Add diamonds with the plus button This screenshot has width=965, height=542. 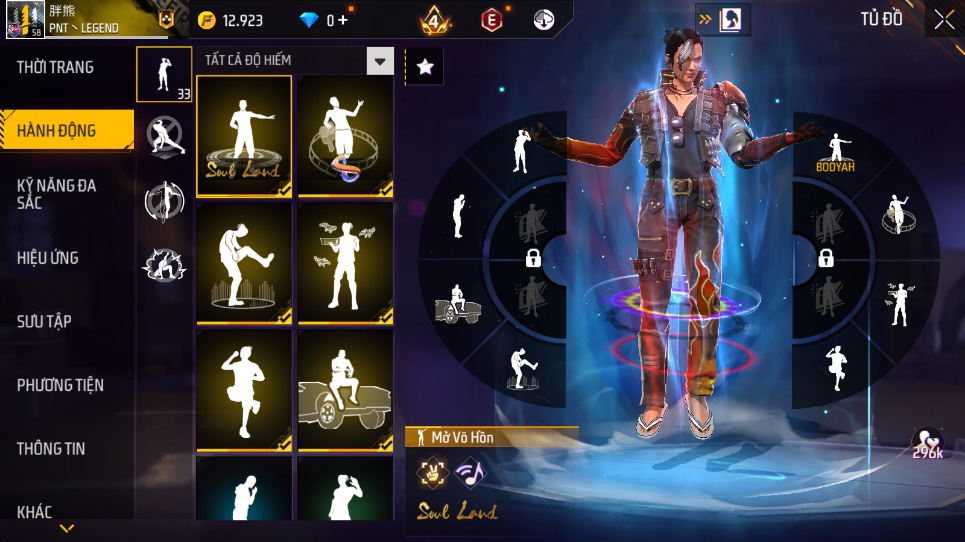[343, 19]
